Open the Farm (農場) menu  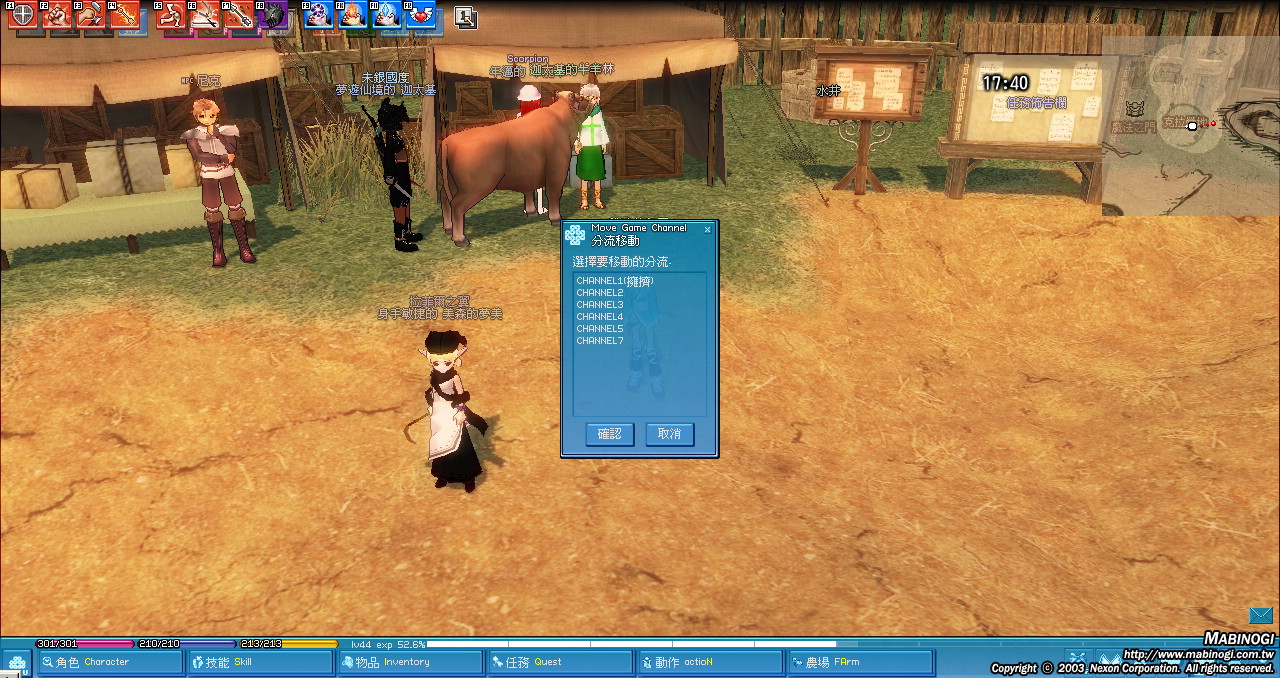(860, 662)
